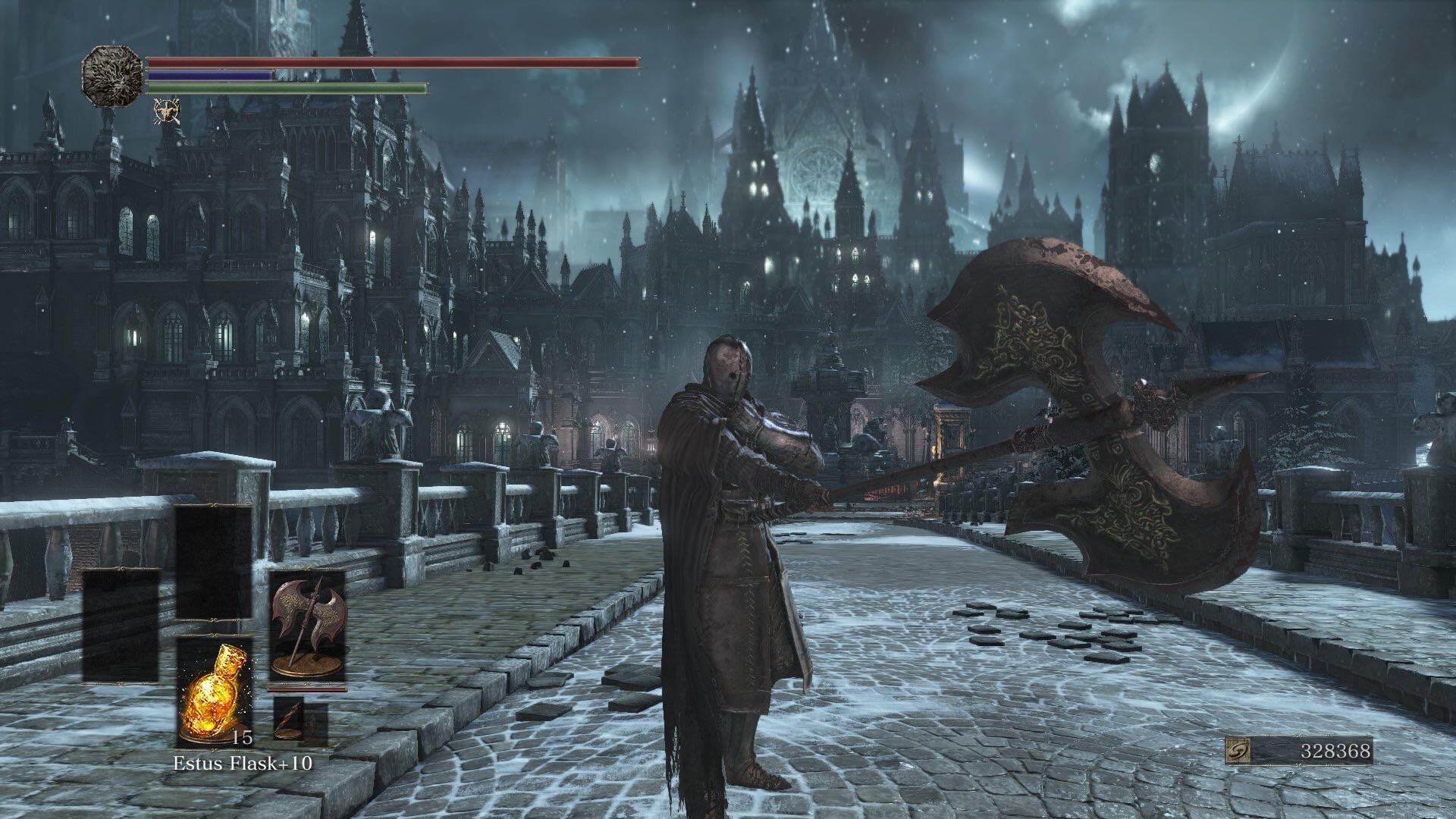Click the cathedral with the glowing rose window
This screenshot has width=1456, height=819.
819,174
